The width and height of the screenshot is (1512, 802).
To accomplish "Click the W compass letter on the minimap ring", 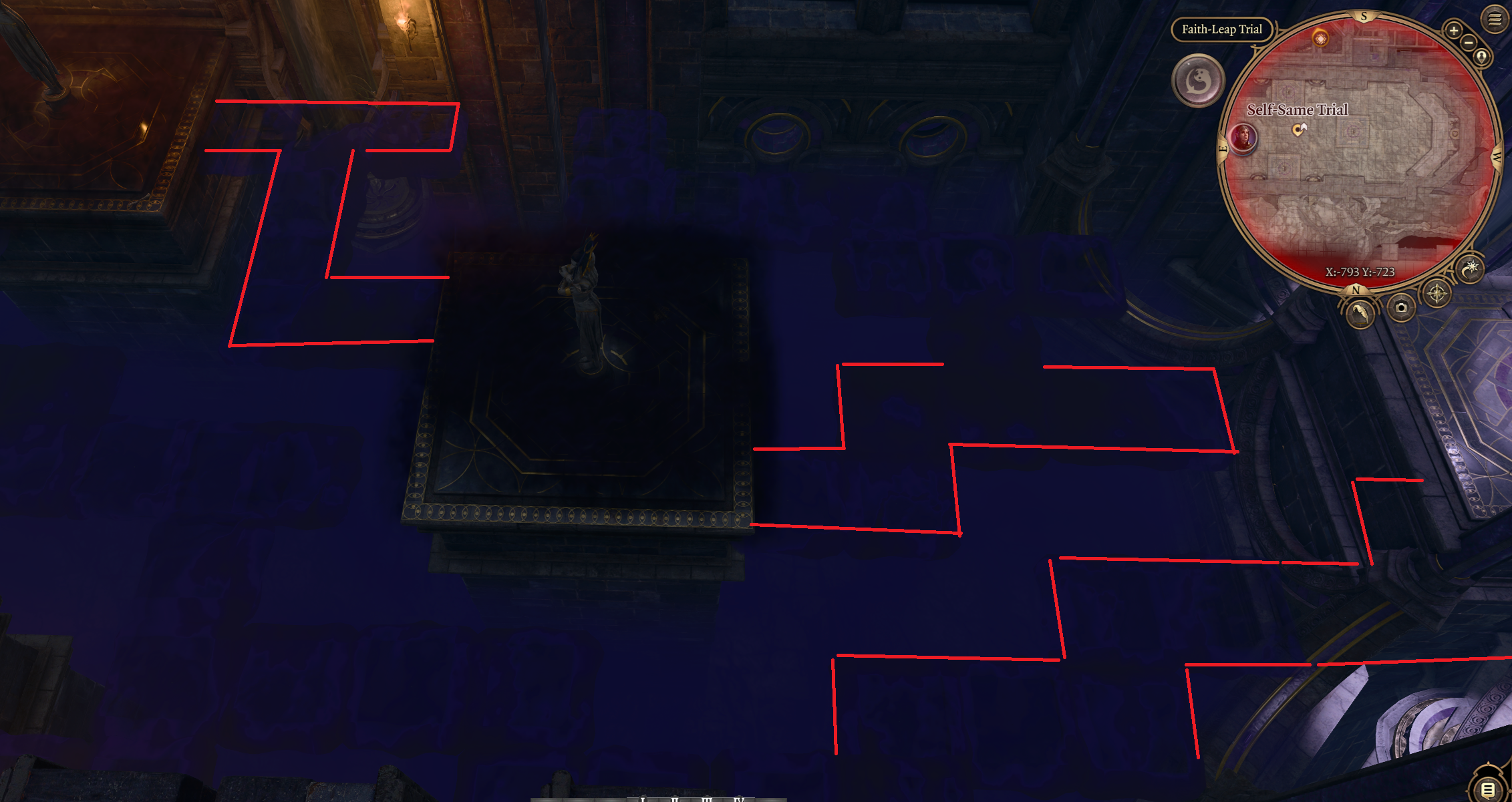I will pyautogui.click(x=1496, y=156).
